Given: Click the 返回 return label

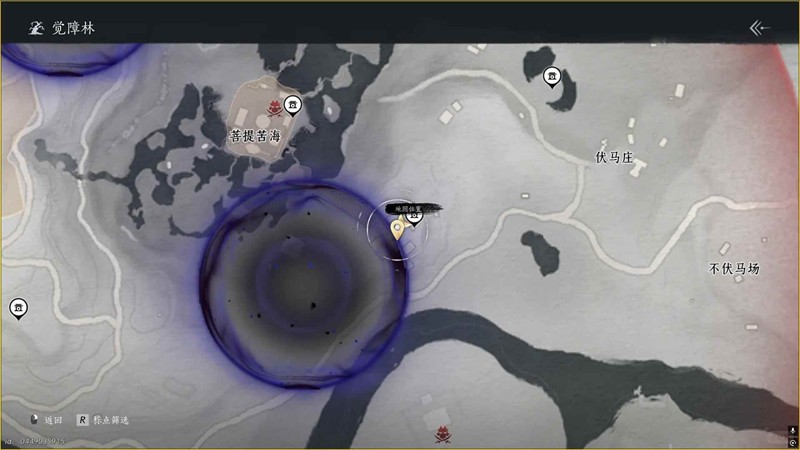Looking at the screenshot, I should [x=54, y=420].
